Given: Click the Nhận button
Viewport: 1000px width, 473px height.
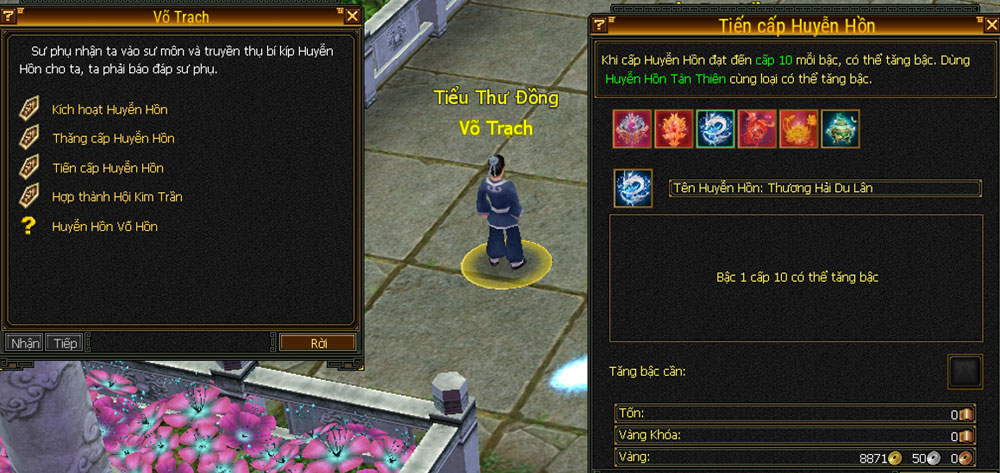Looking at the screenshot, I should (25, 343).
